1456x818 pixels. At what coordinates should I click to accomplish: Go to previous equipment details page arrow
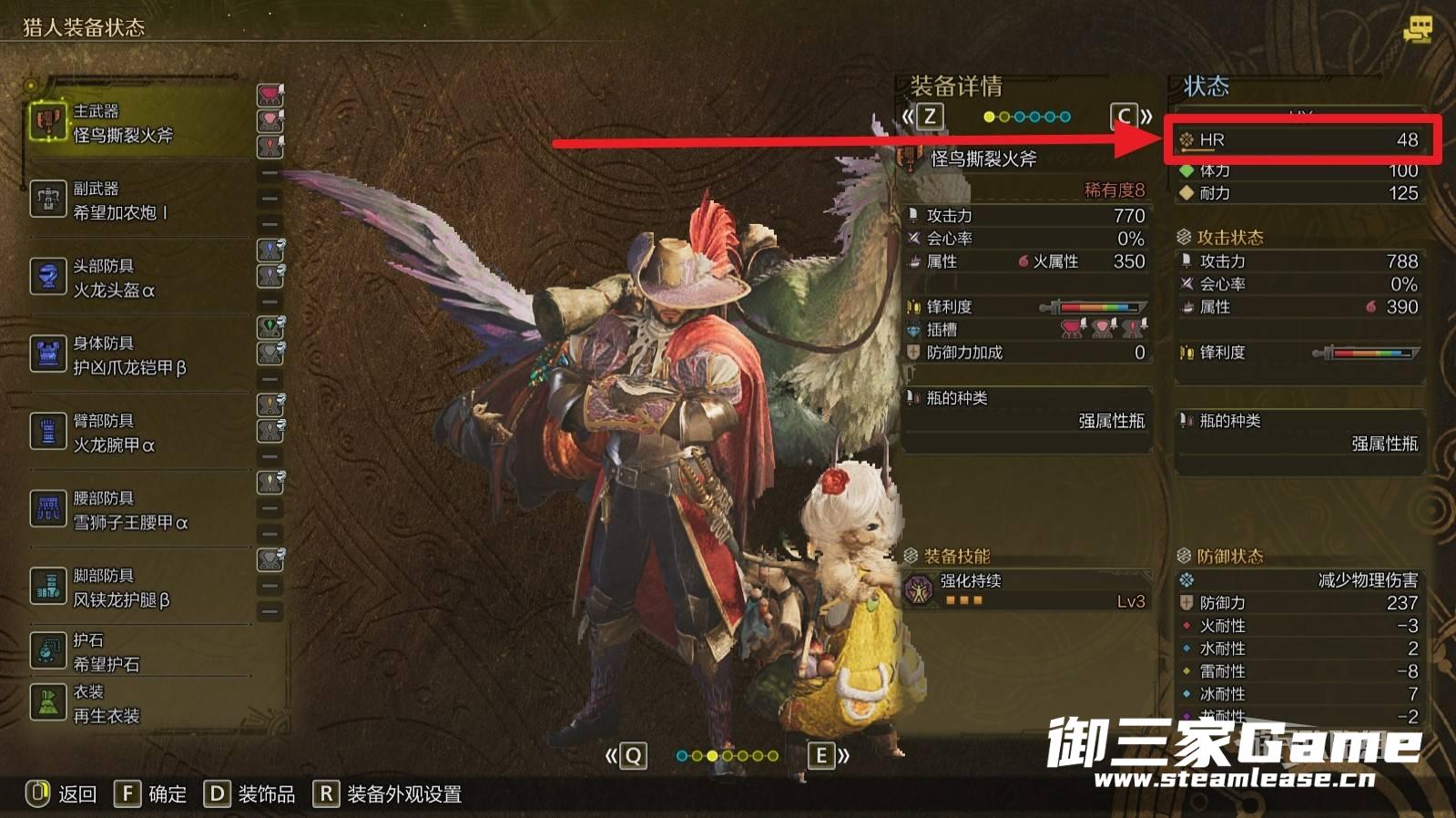[x=921, y=117]
